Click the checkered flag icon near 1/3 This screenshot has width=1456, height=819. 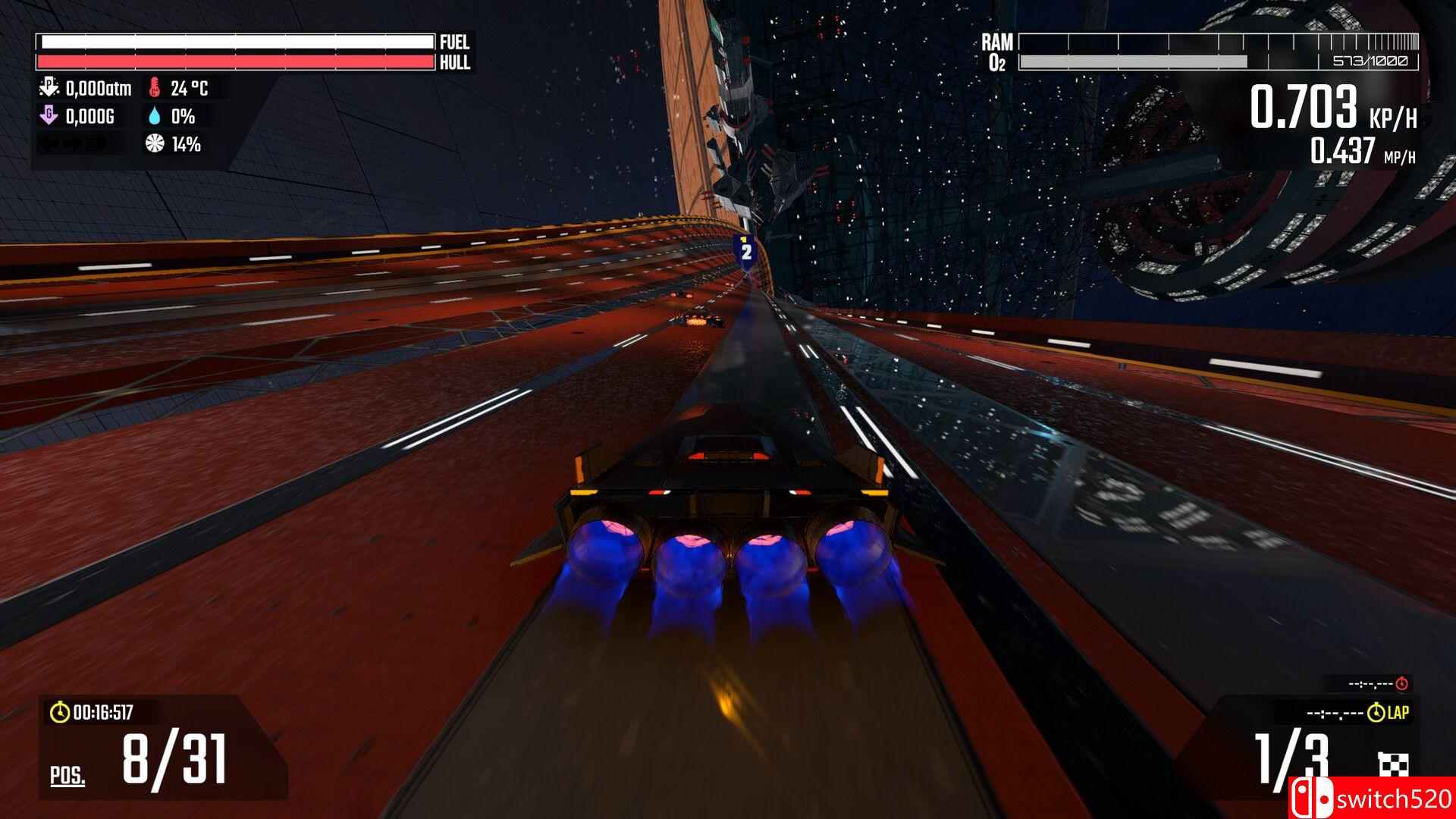click(1393, 764)
